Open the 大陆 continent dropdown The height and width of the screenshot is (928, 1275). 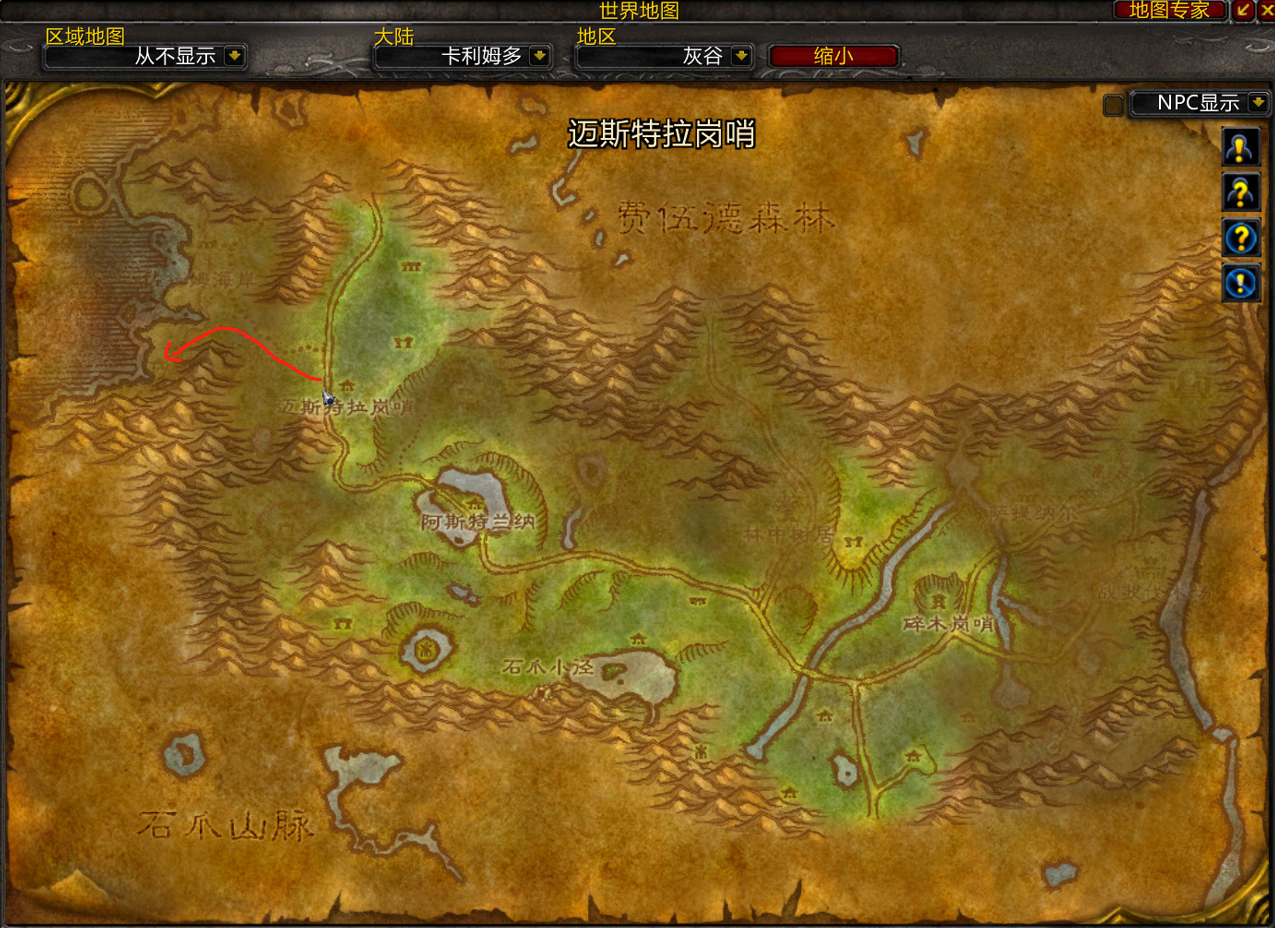tap(540, 56)
